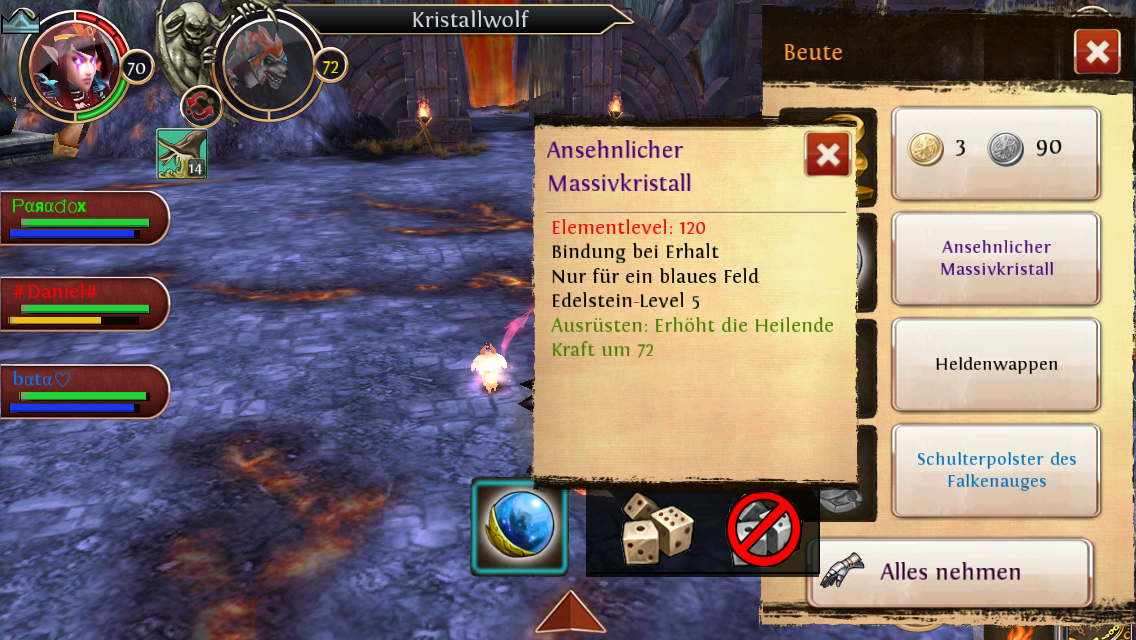Screen dimensions: 1136x640
Task: Select party member #Daniel#
Action: pos(84,303)
